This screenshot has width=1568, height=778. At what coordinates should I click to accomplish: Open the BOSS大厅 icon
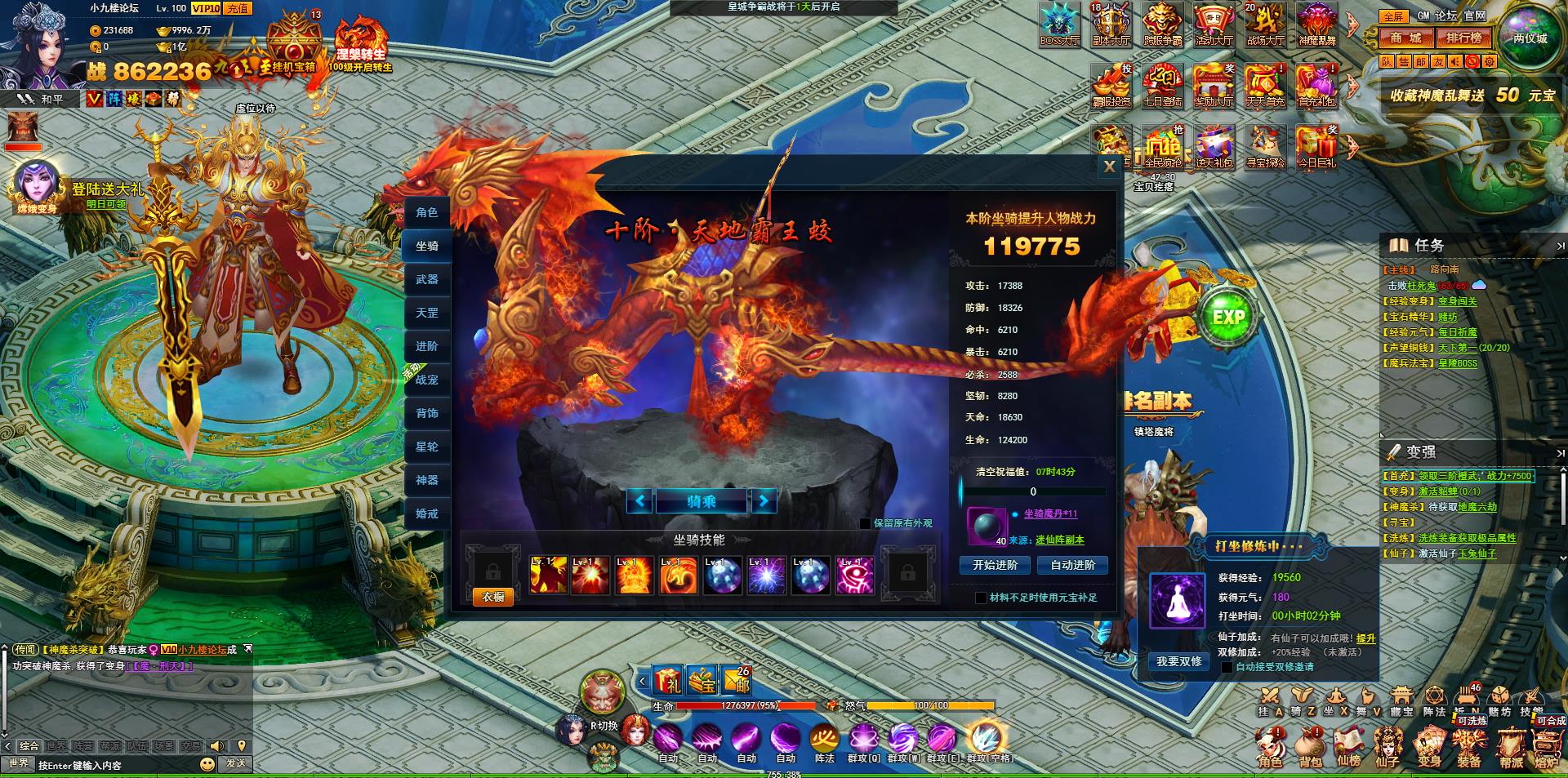[1059, 23]
